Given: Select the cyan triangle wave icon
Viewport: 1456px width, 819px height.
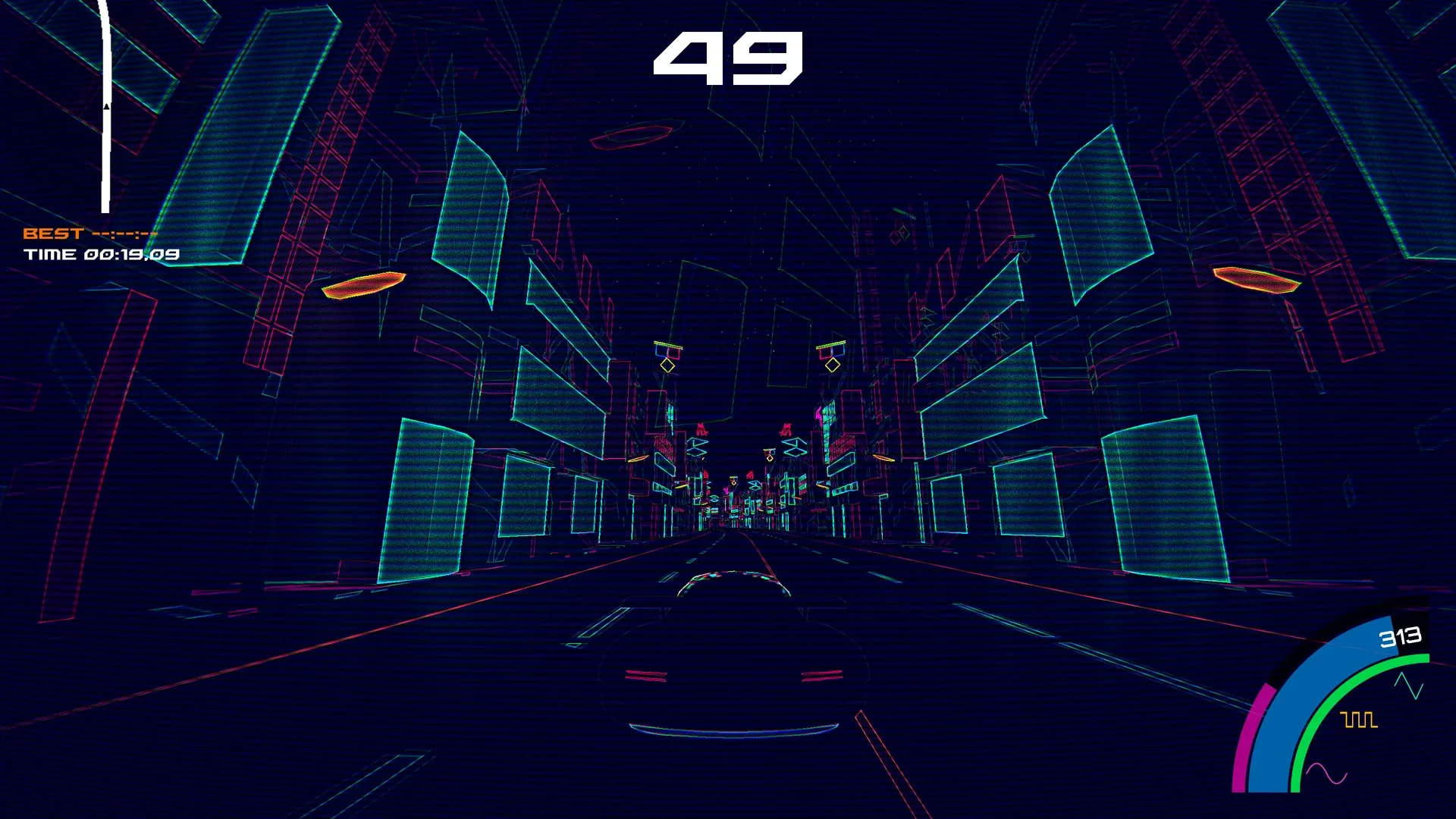Looking at the screenshot, I should pyautogui.click(x=1407, y=685).
